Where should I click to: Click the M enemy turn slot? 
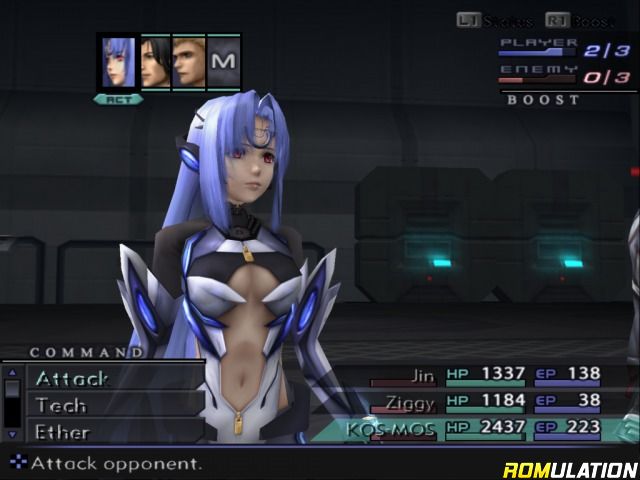[225, 62]
